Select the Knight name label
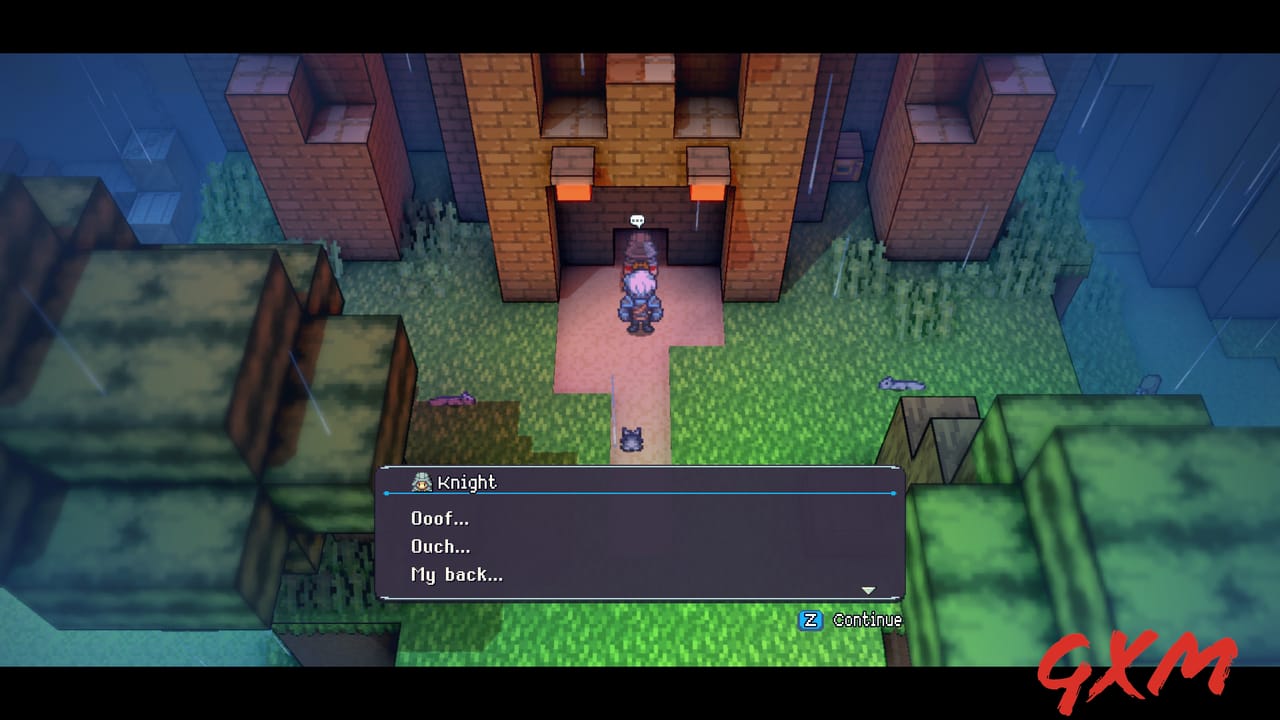The height and width of the screenshot is (720, 1280). point(466,482)
